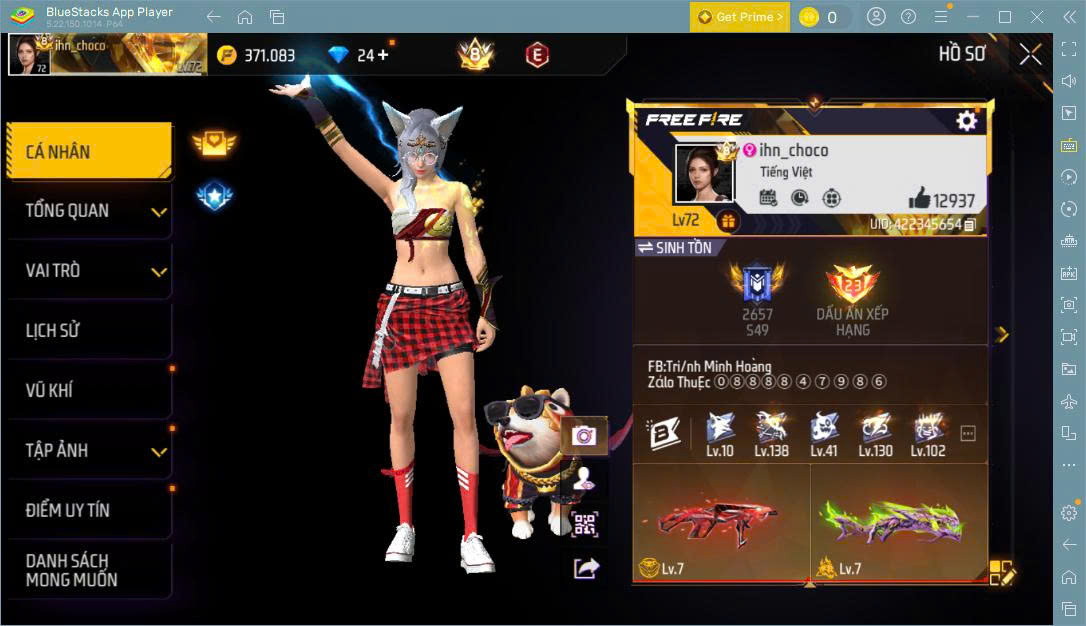Open profile card settings gear
This screenshot has width=1086, height=626.
pyautogui.click(x=966, y=121)
